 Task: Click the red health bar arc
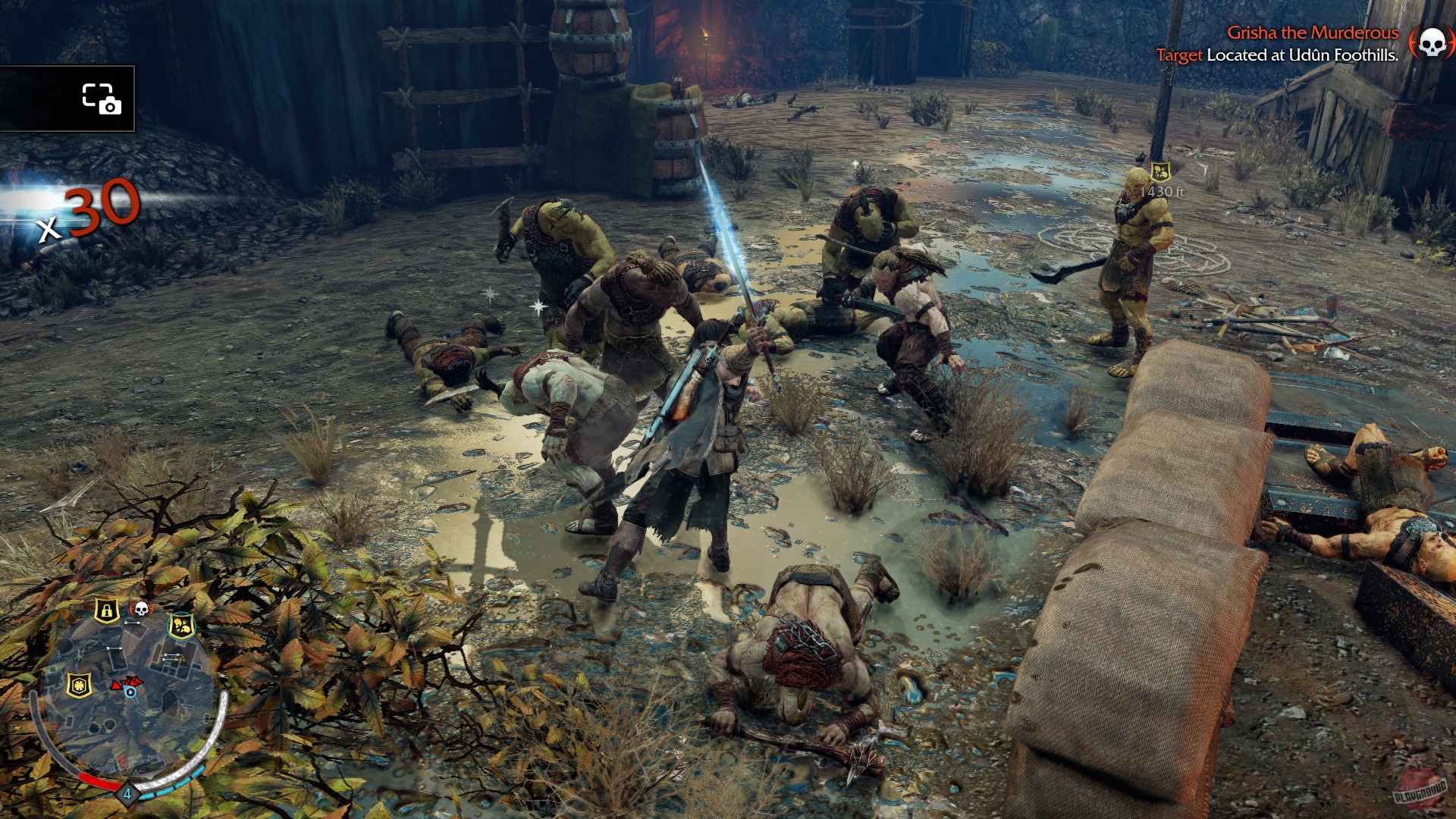99,780
